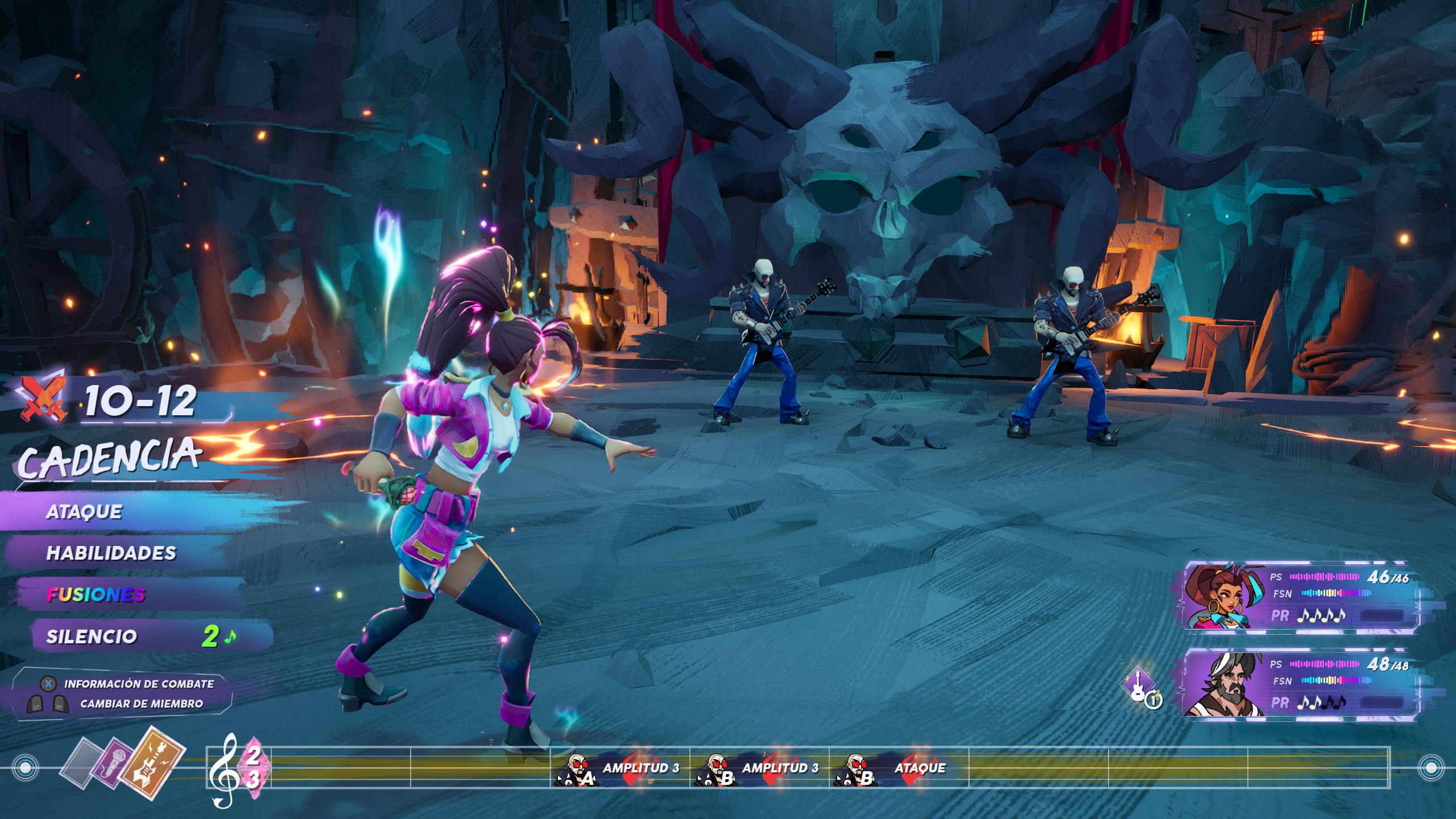Pick the SILENCIO action

[92, 636]
